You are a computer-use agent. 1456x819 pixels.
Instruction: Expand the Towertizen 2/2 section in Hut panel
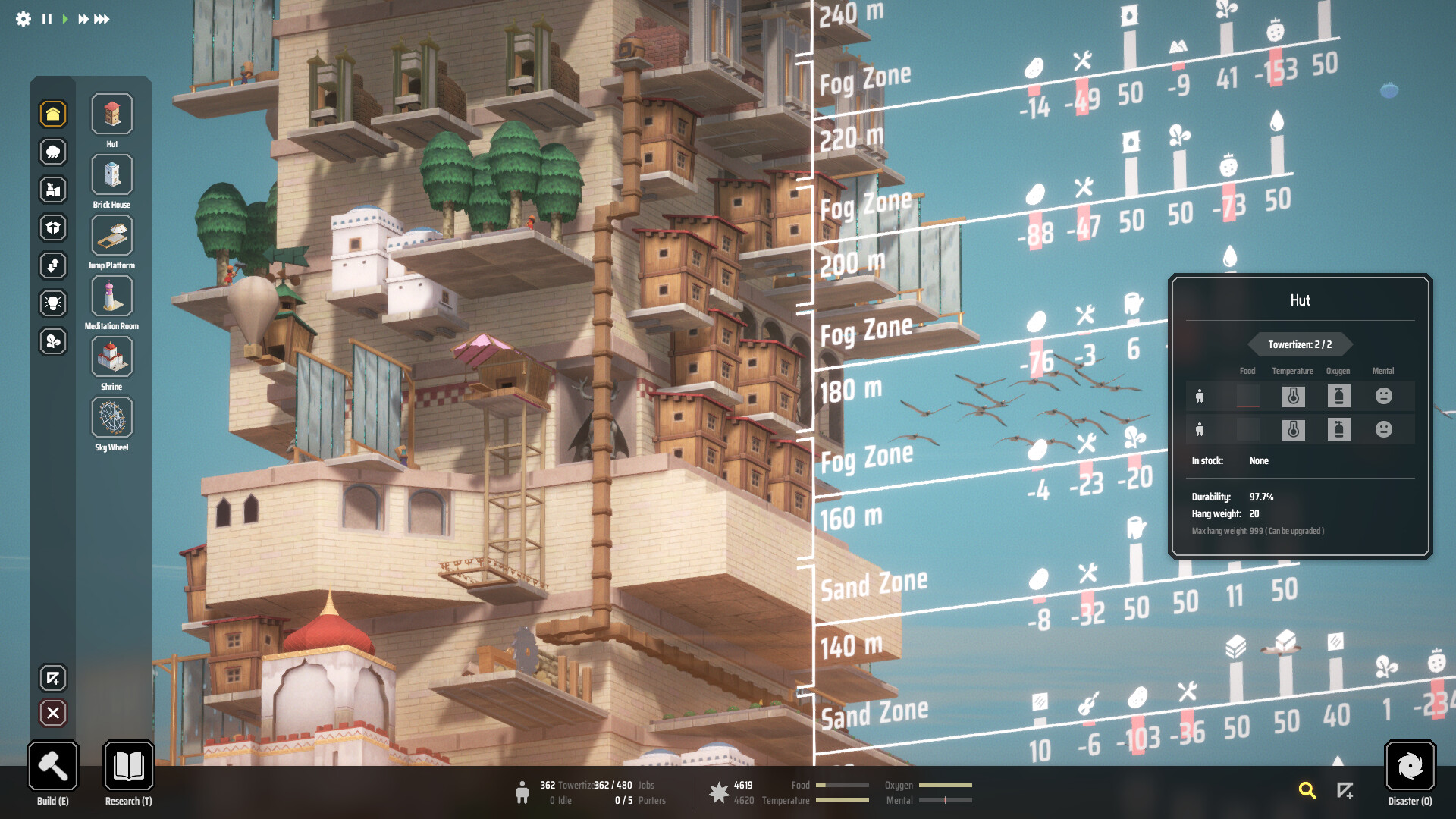click(x=1301, y=344)
